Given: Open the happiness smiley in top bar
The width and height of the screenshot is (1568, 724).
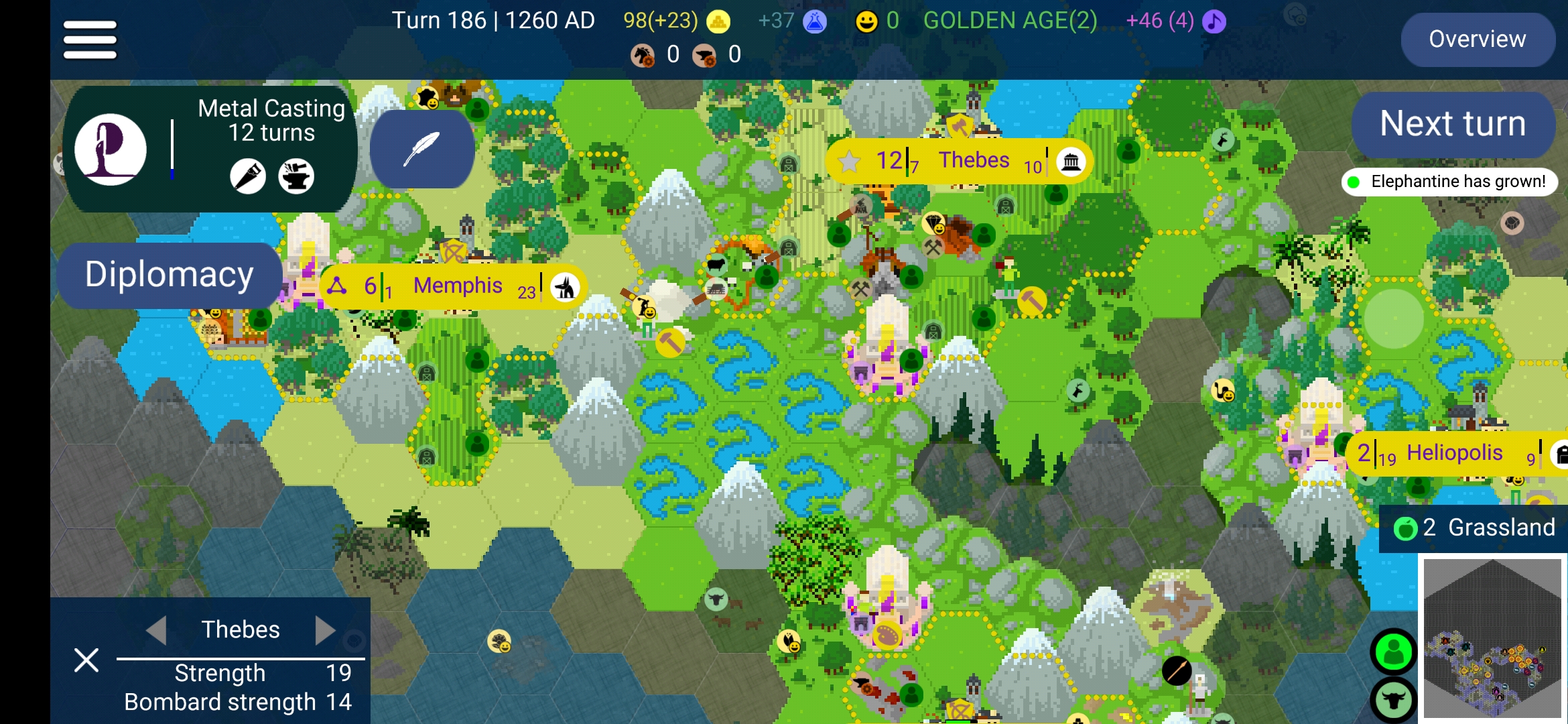Looking at the screenshot, I should [876, 21].
